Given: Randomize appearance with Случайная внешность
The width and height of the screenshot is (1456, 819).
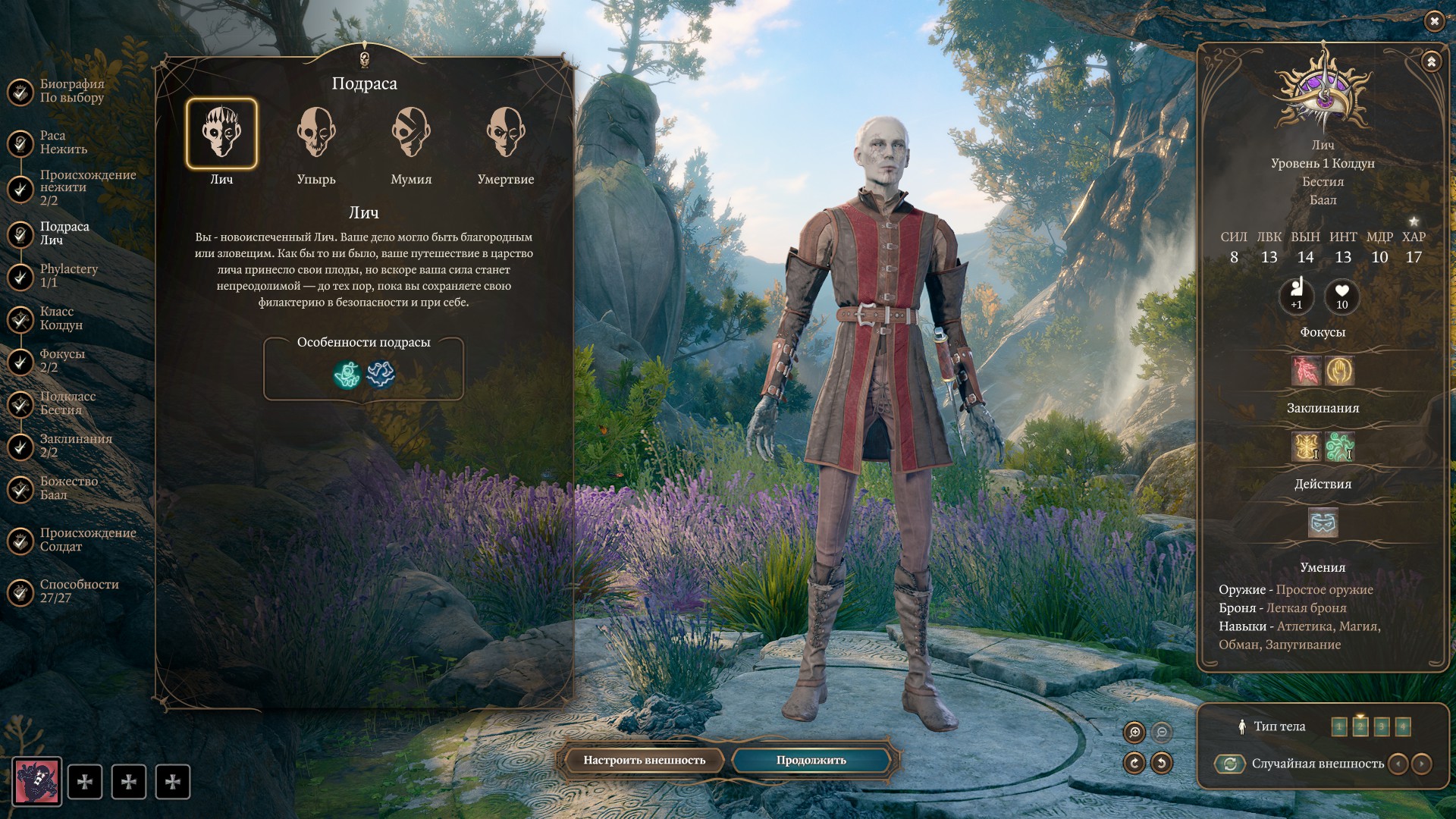Looking at the screenshot, I should [1230, 764].
